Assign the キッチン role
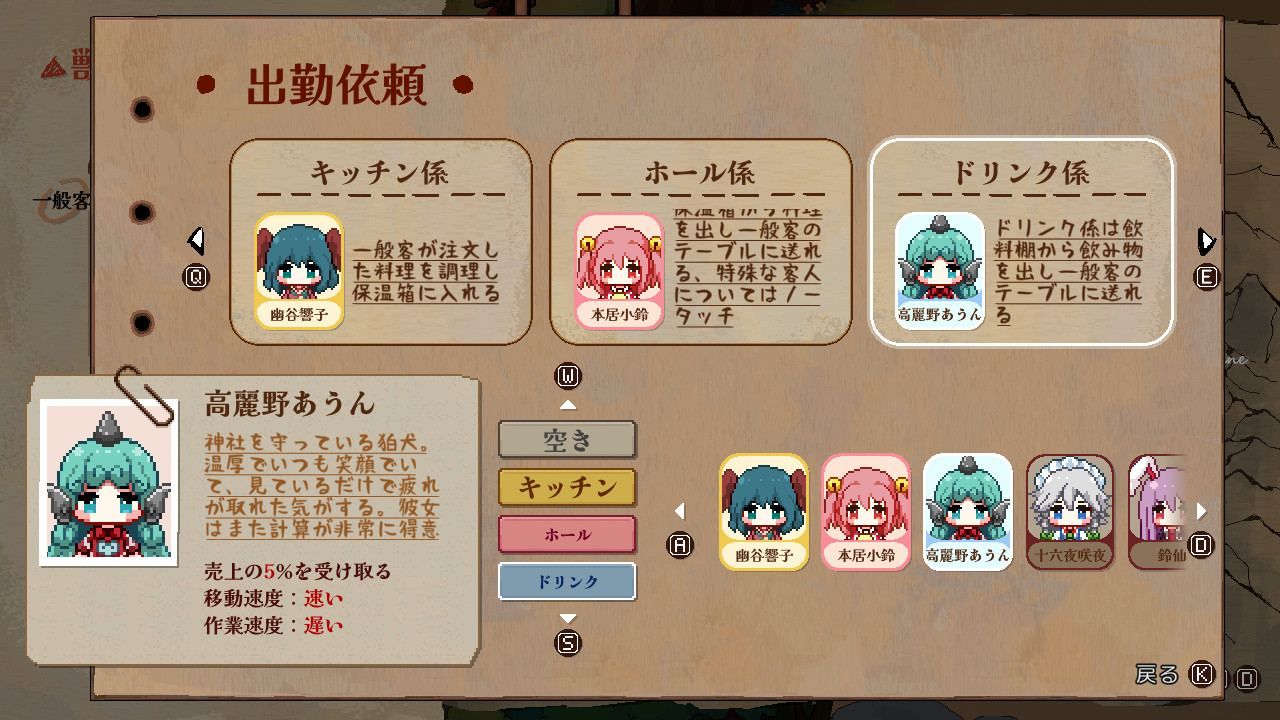The width and height of the screenshot is (1280, 720). (x=566, y=487)
